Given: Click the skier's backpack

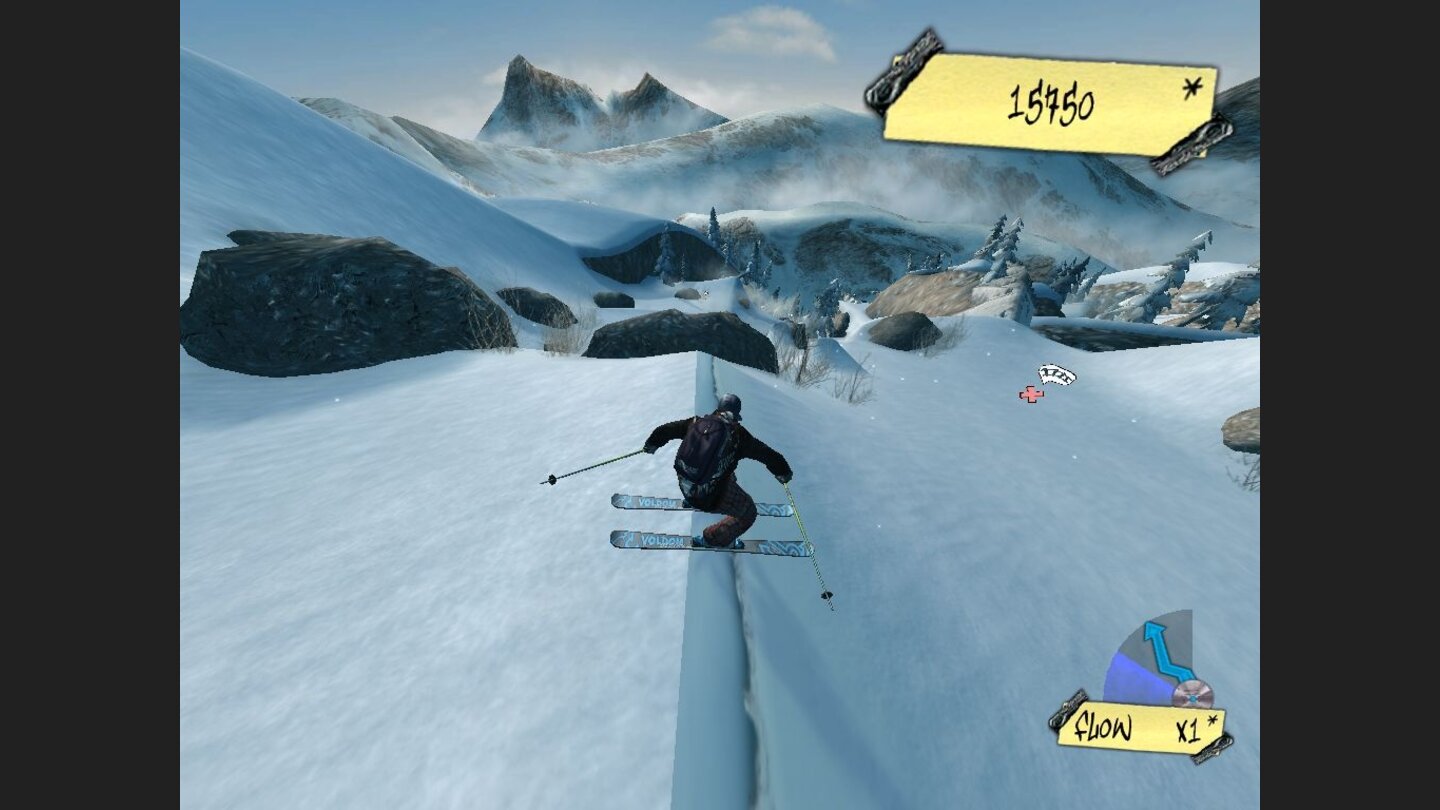Looking at the screenshot, I should pyautogui.click(x=700, y=445).
